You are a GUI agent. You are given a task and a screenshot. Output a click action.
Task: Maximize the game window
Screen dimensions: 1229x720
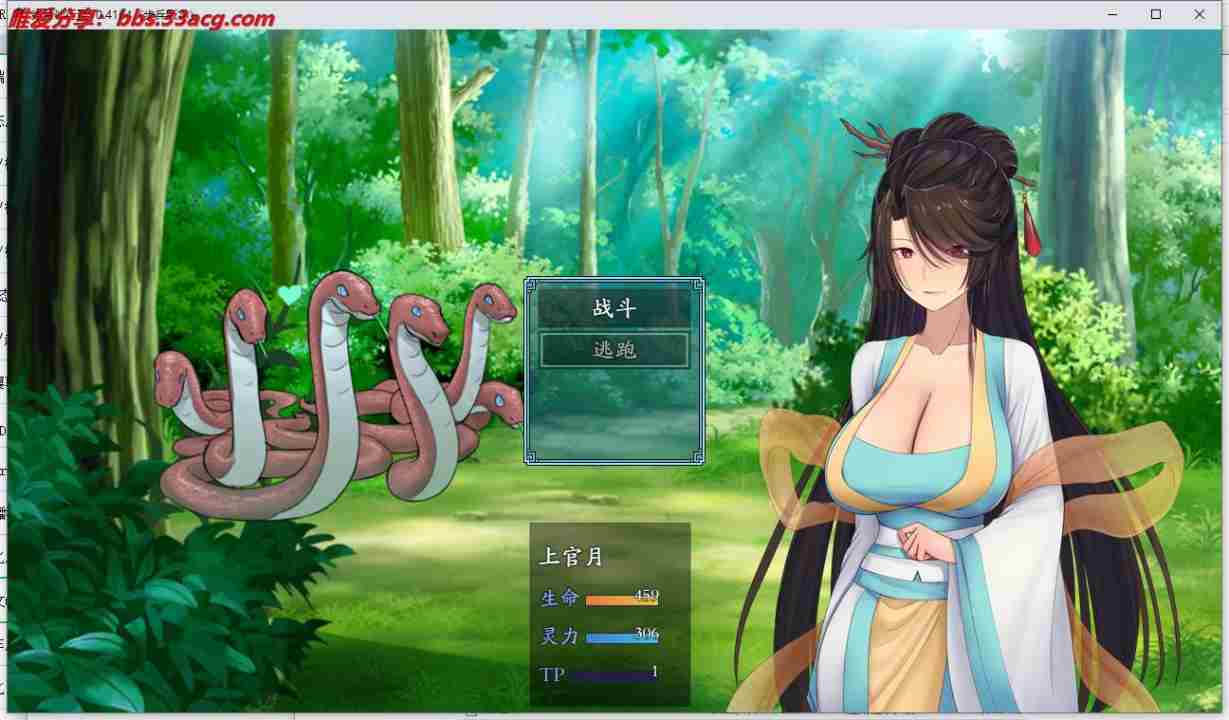click(1156, 14)
